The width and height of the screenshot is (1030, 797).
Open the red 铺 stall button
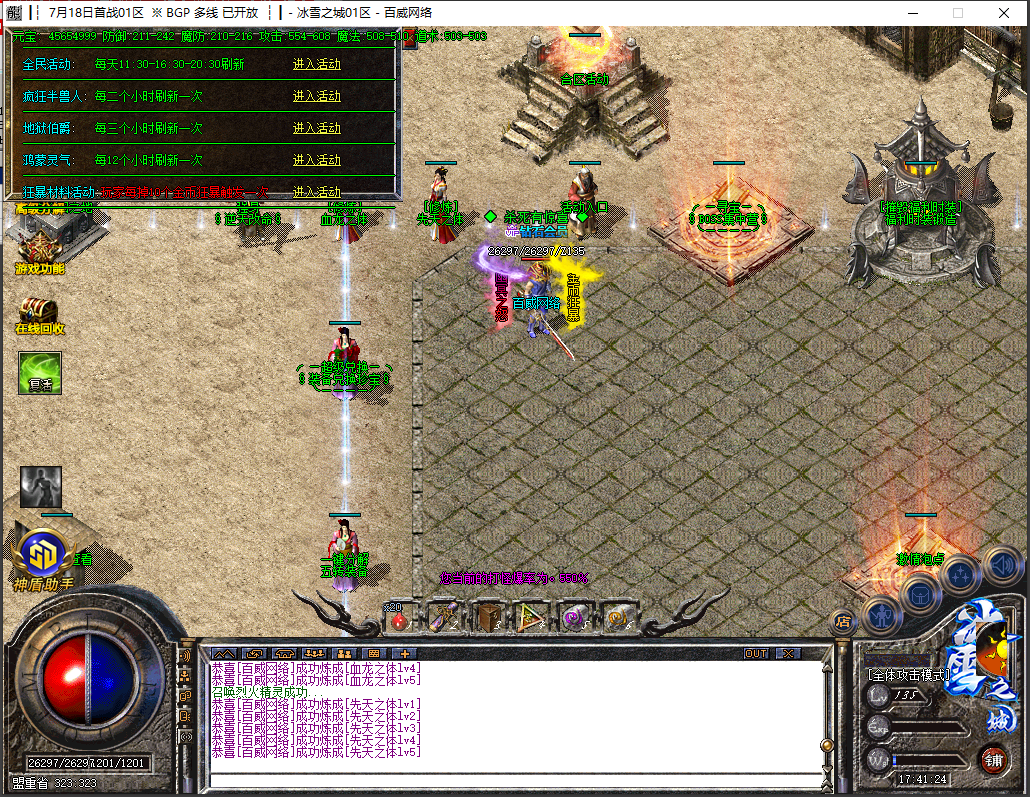pos(993,758)
